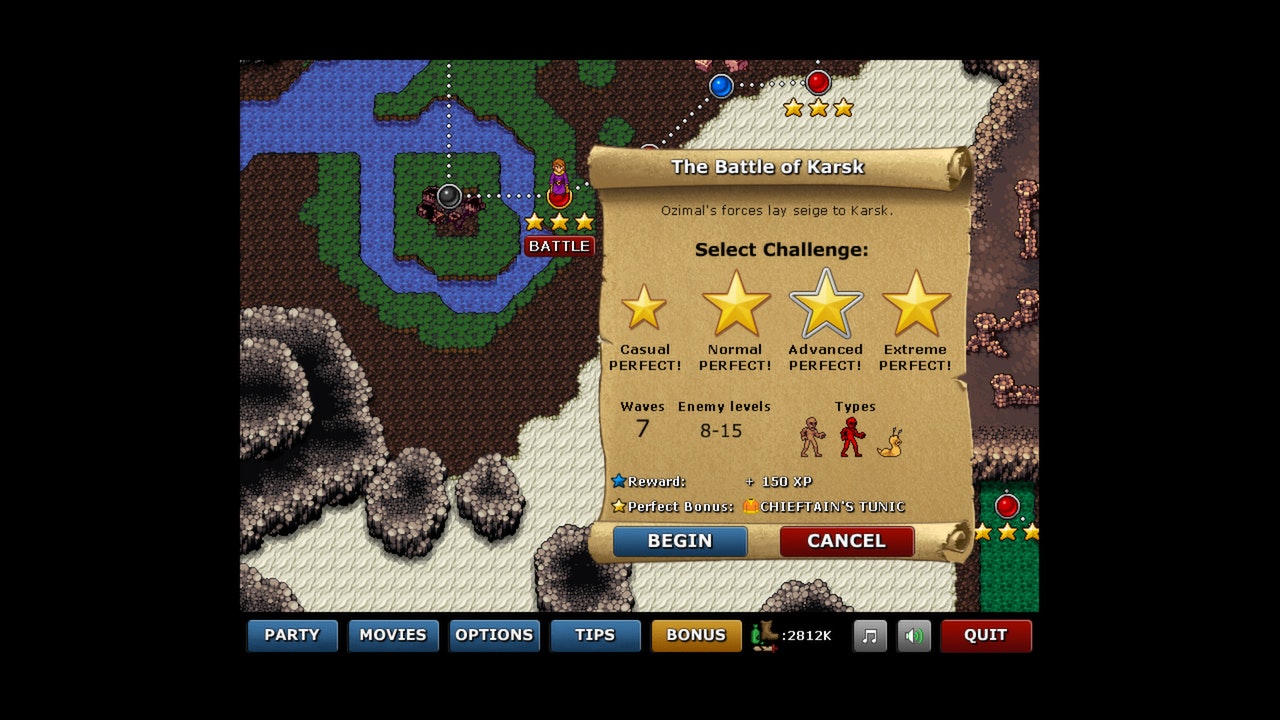Click the blue reward star icon

coord(621,481)
